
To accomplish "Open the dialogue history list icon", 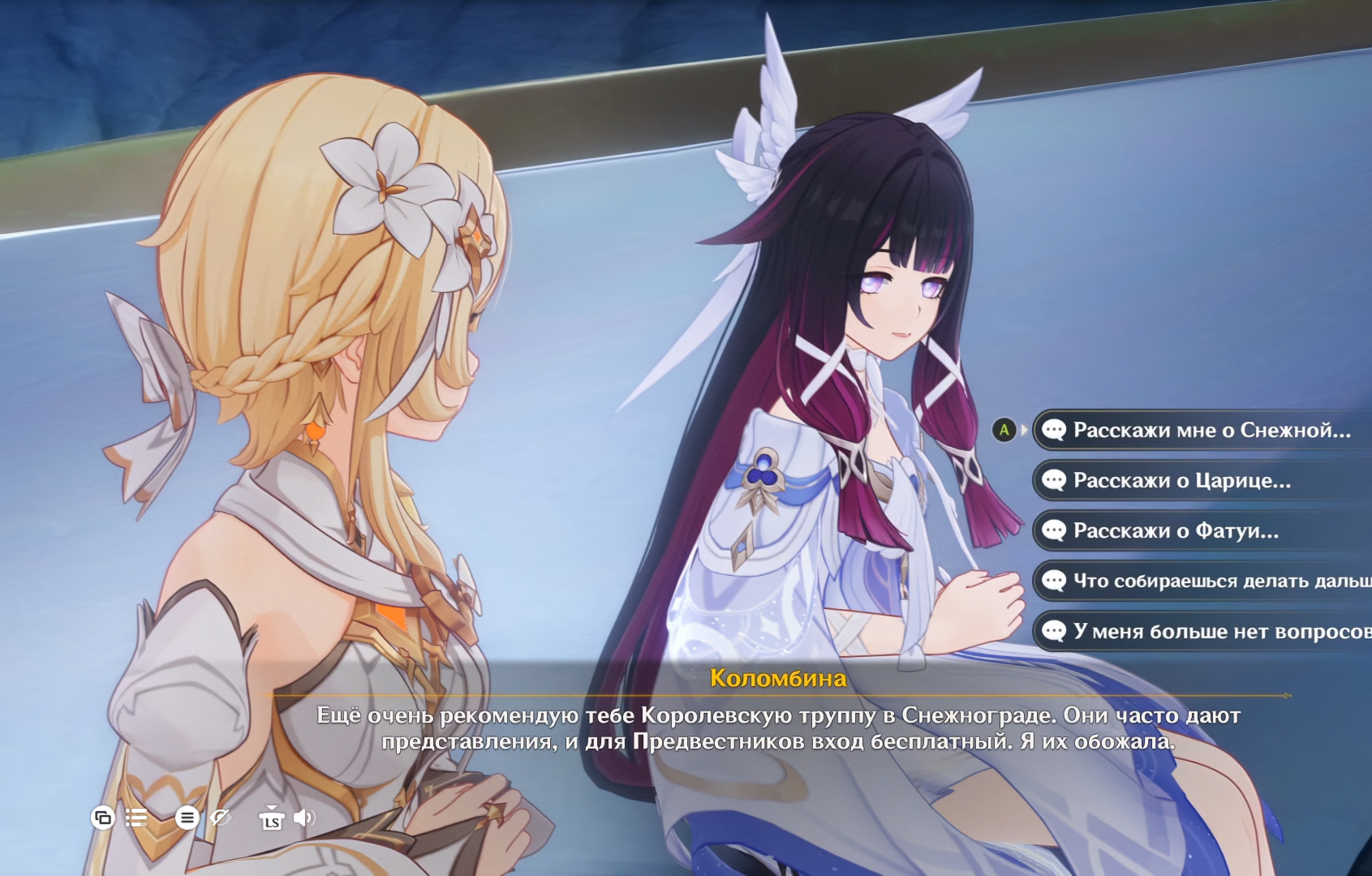I will pyautogui.click(x=137, y=818).
